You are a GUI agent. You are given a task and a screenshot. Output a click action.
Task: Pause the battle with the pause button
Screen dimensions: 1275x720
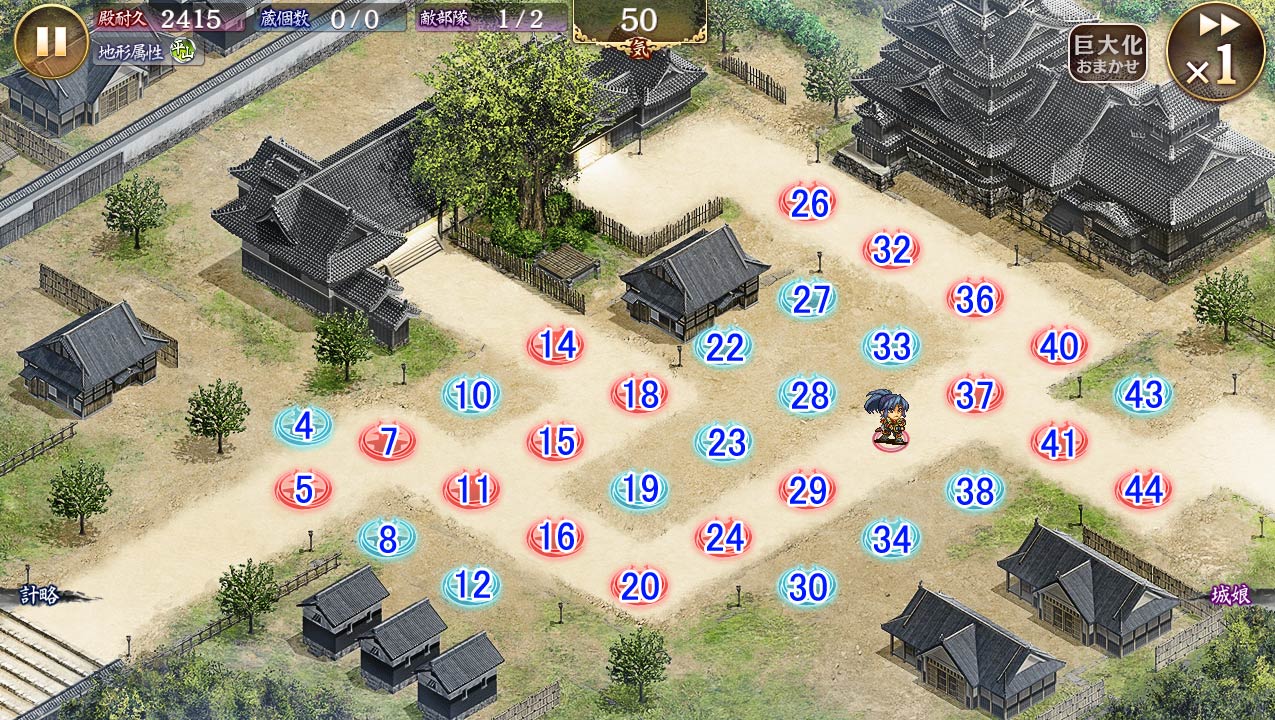pos(51,41)
